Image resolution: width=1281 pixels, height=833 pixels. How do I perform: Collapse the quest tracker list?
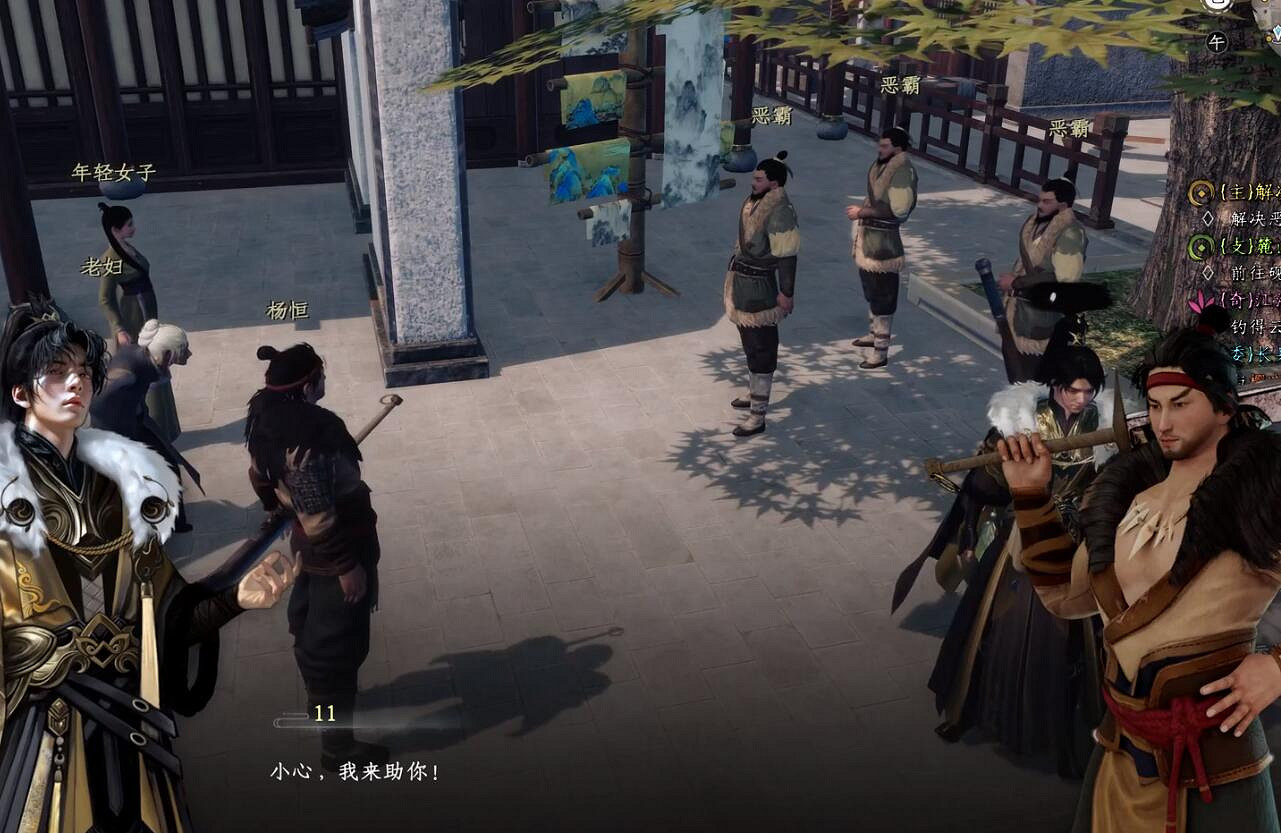[1240, 192]
